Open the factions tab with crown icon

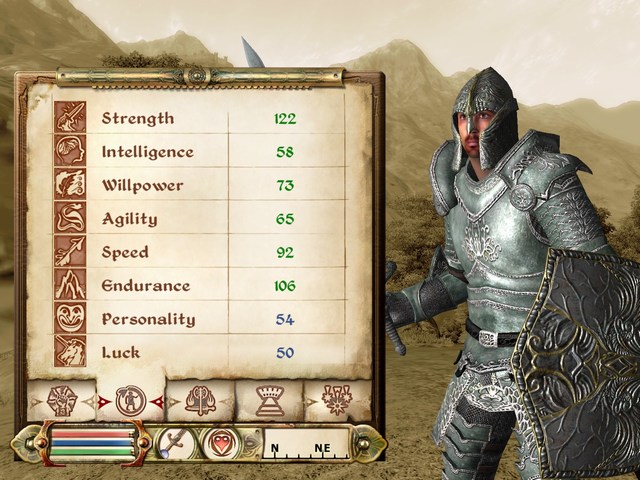(268, 400)
